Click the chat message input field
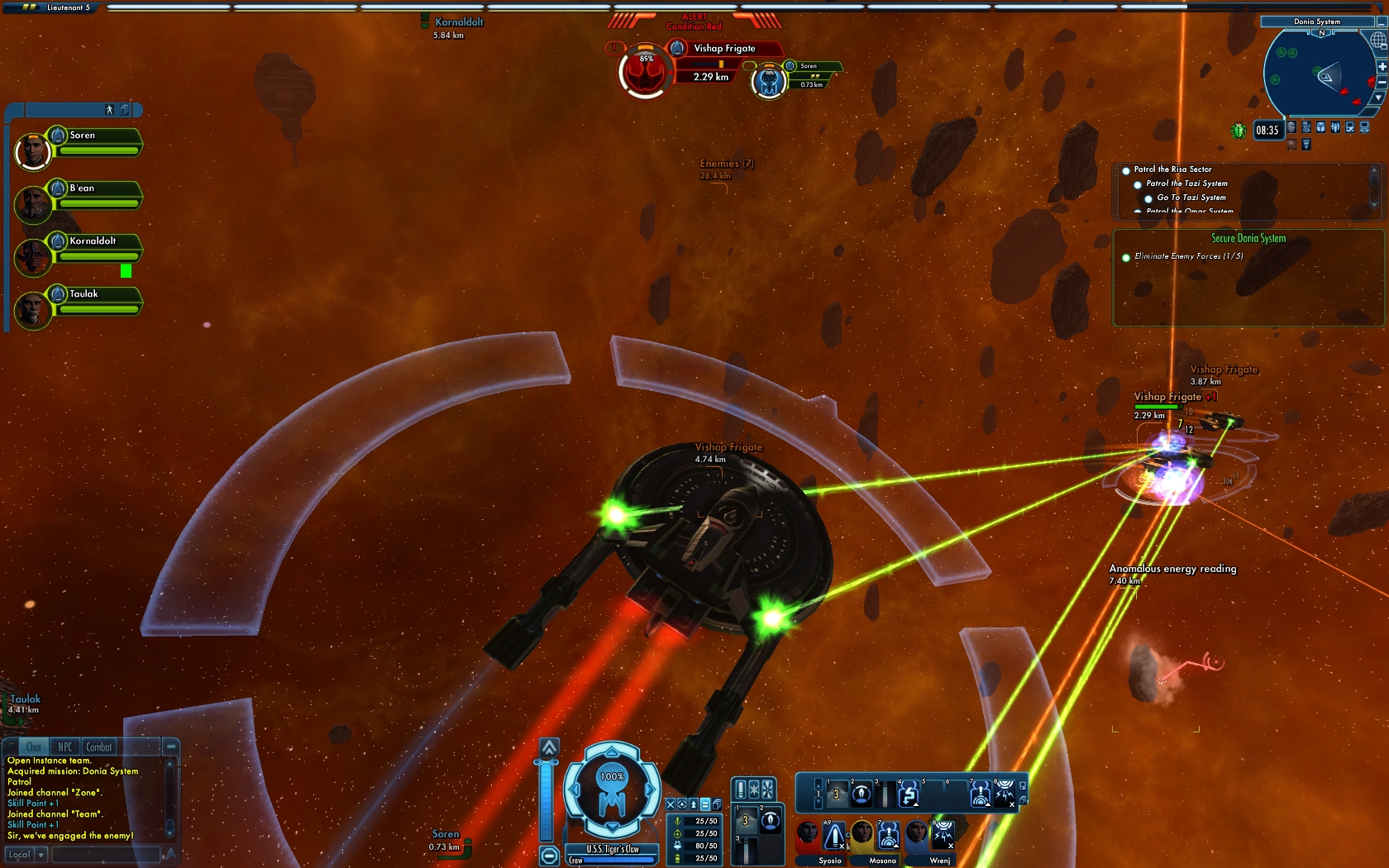 (106, 855)
